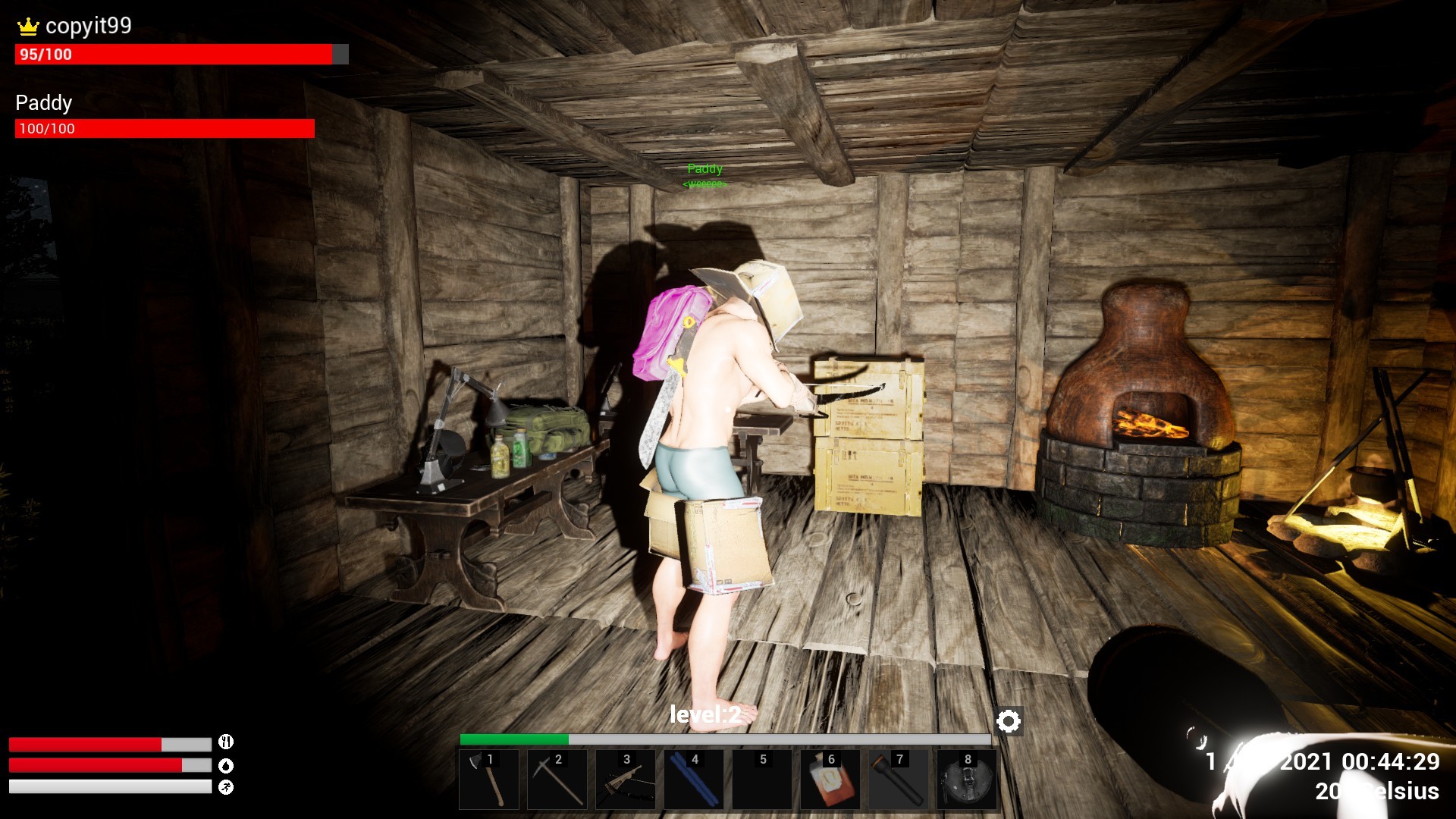Click the thirst water droplet icon

coord(225,766)
